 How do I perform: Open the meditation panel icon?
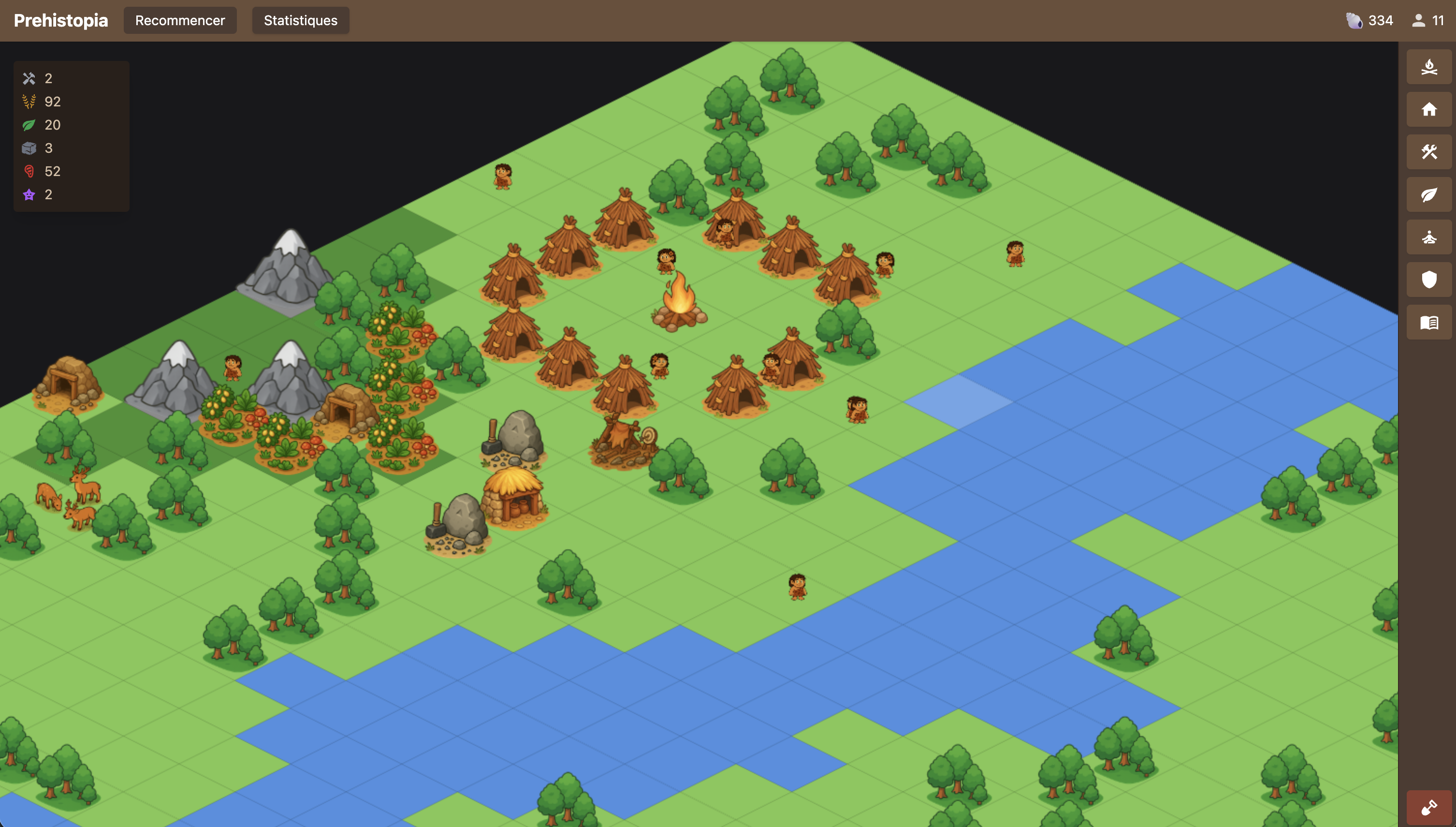(x=1429, y=237)
